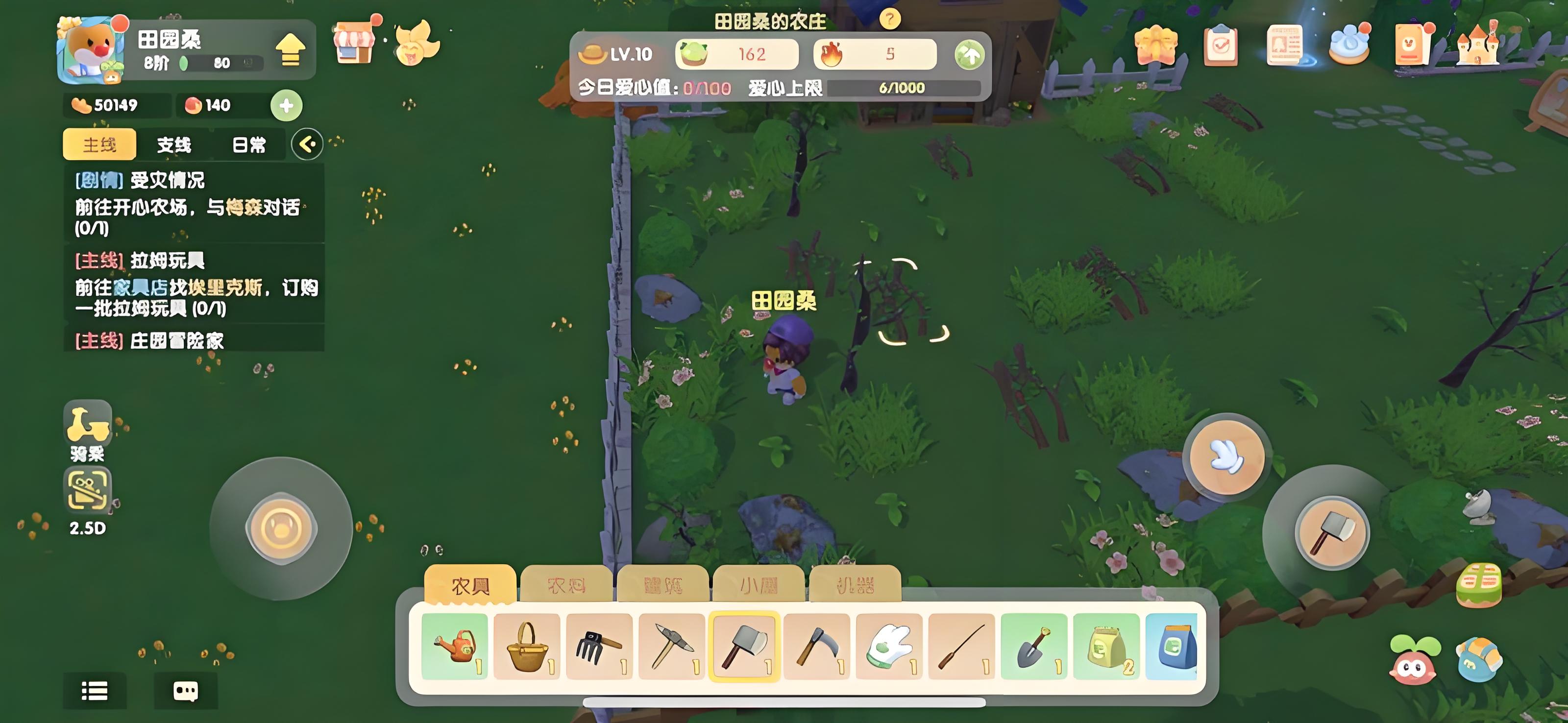1568x723 pixels.
Task: Pick the shovel from the hotbar
Action: tap(1034, 646)
